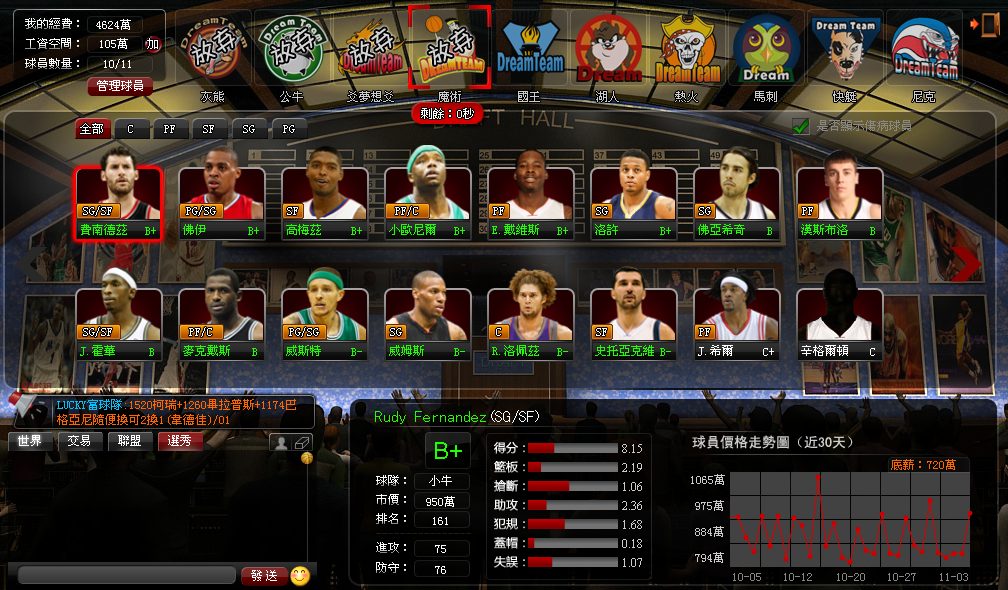The height and width of the screenshot is (590, 1008).
Task: Open the smiley emoji picker
Action: pos(300,576)
